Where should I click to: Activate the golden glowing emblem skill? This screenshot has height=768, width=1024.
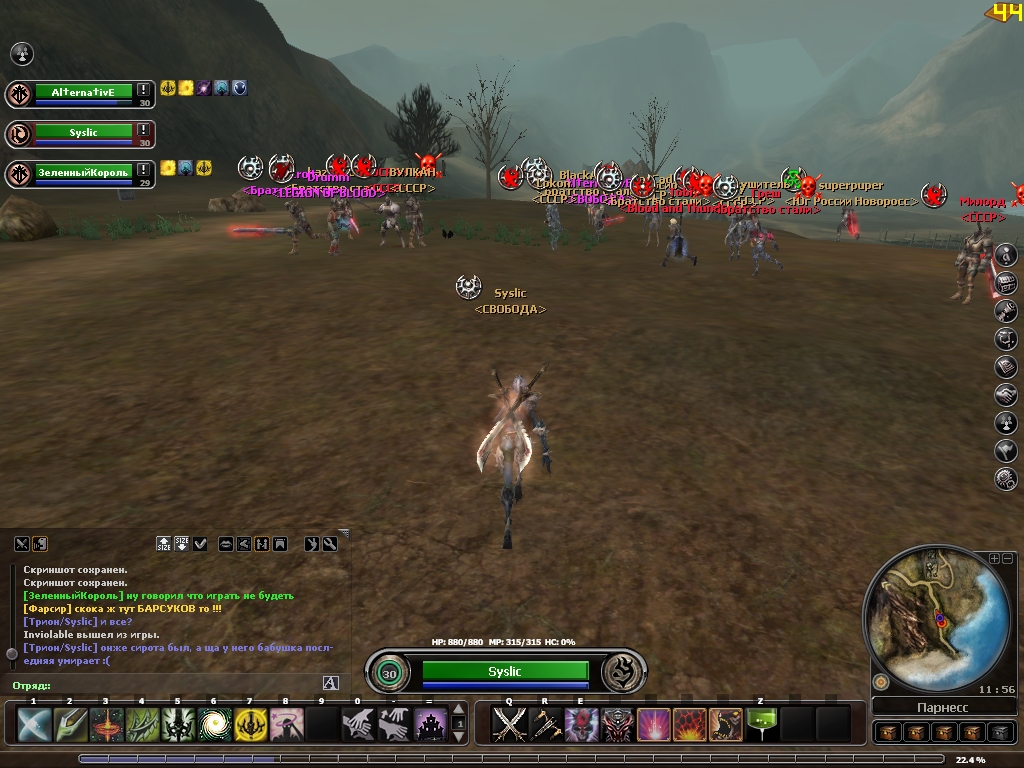tap(250, 724)
